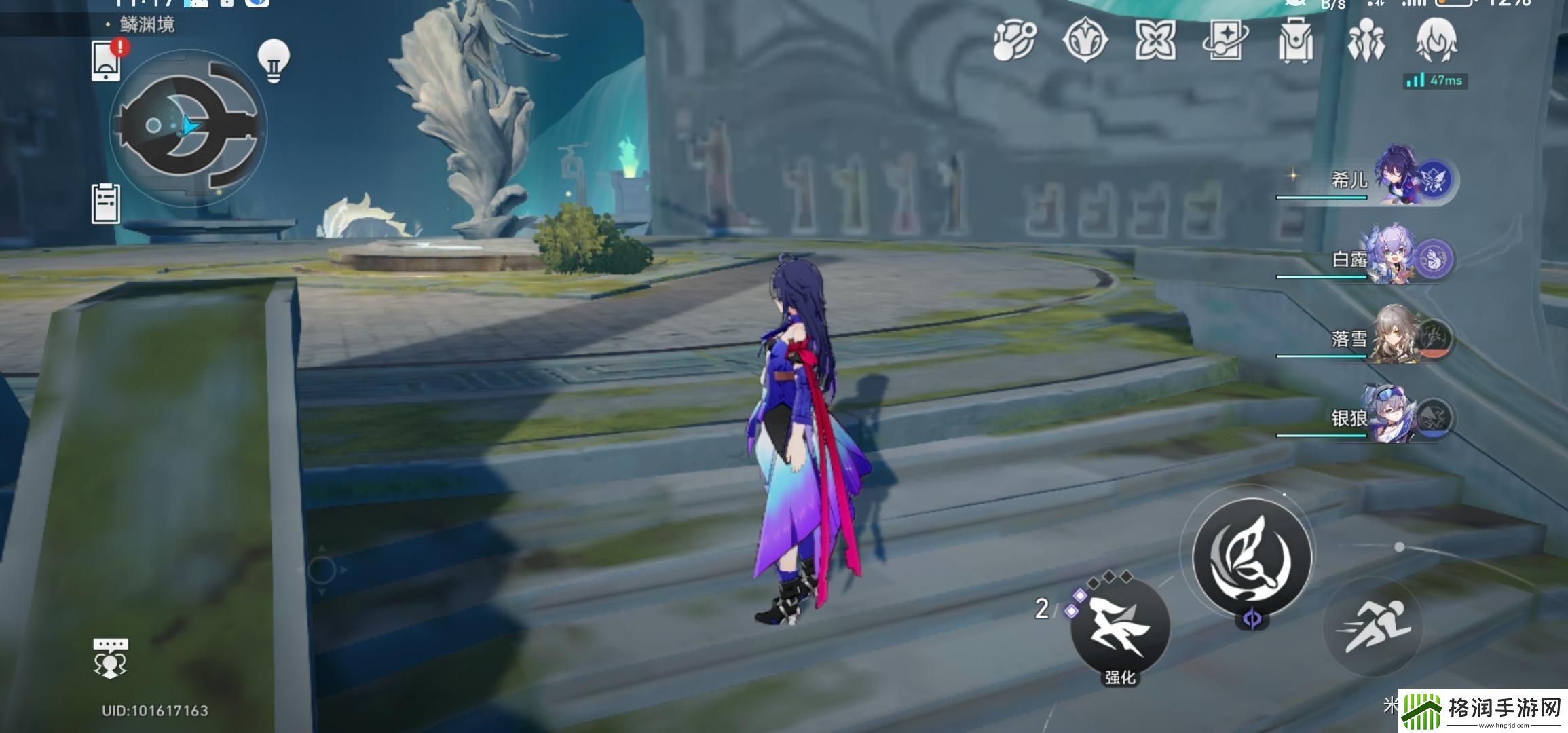The width and height of the screenshot is (1568, 733).
Task: Switch to party member 希儿
Action: 1398,180
